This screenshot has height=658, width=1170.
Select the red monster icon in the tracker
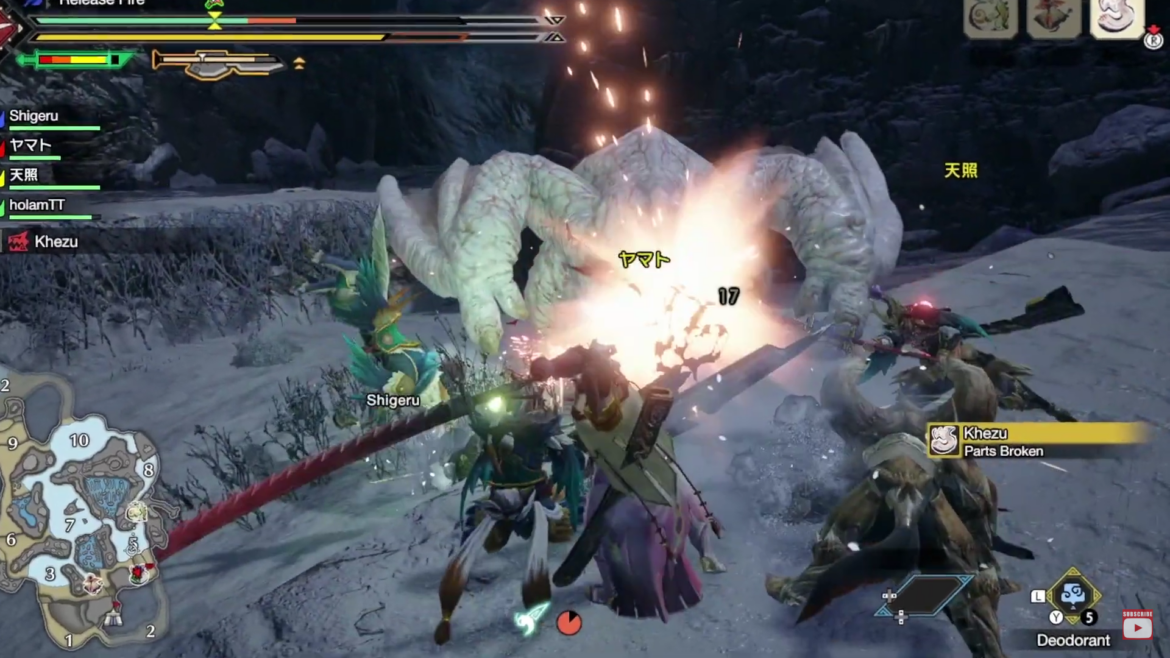[1054, 19]
